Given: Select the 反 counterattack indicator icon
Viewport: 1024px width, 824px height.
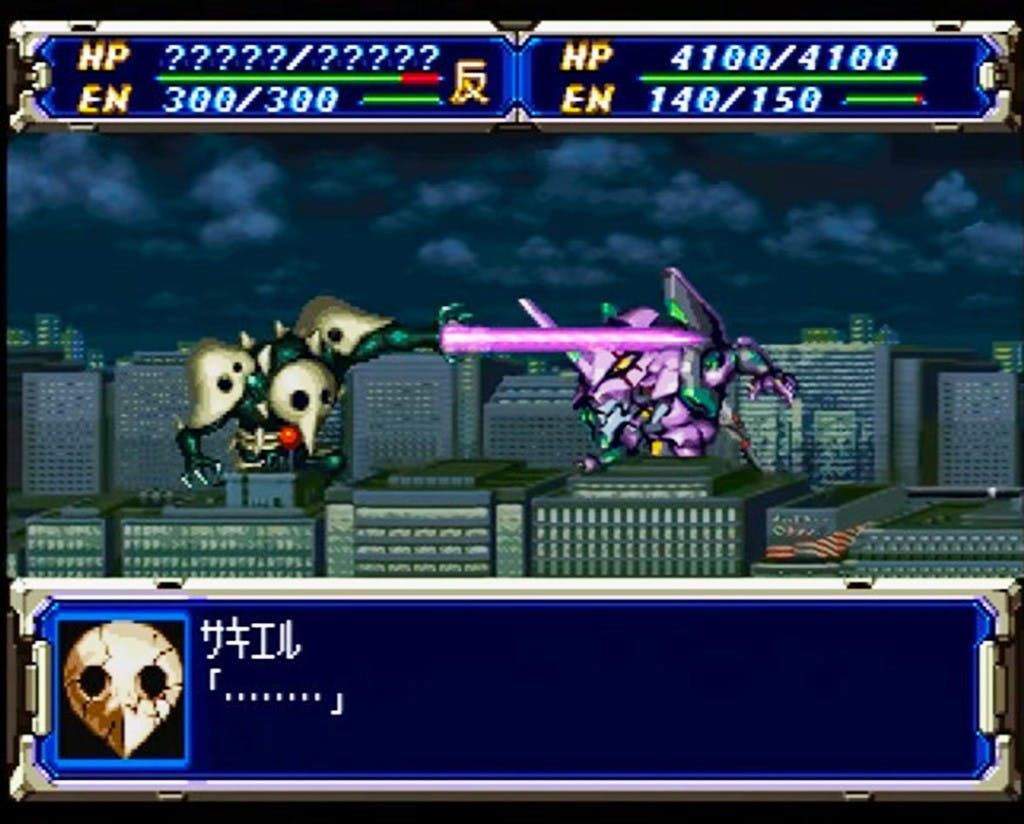Looking at the screenshot, I should [469, 84].
